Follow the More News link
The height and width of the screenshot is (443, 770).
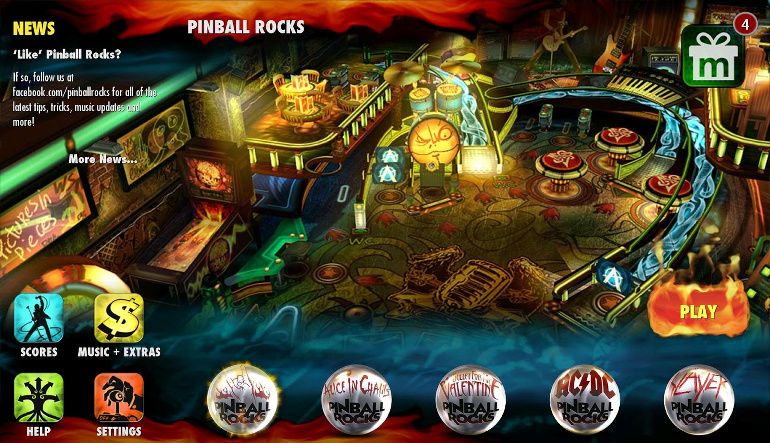pos(103,159)
